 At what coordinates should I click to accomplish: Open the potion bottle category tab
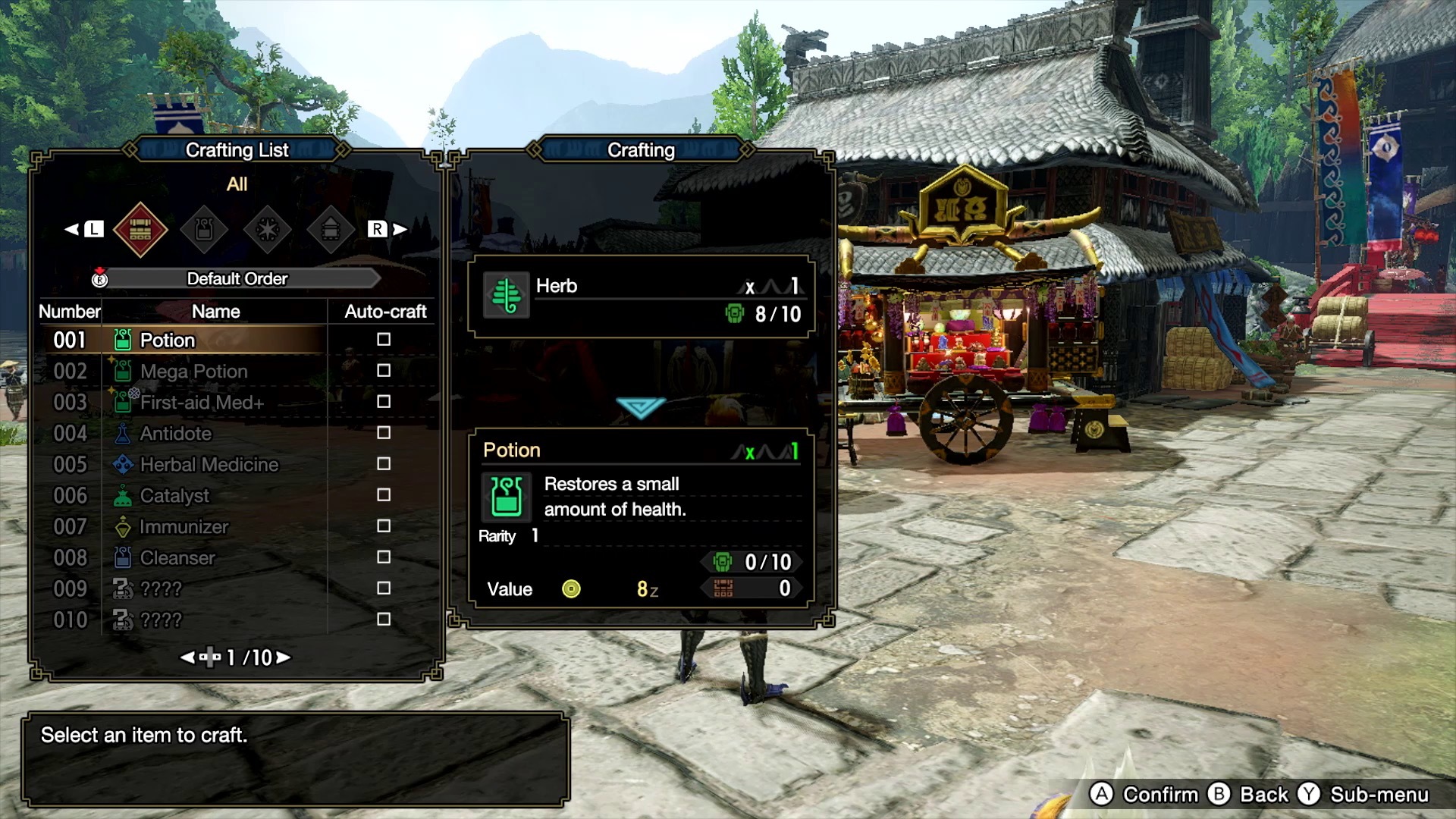point(204,229)
